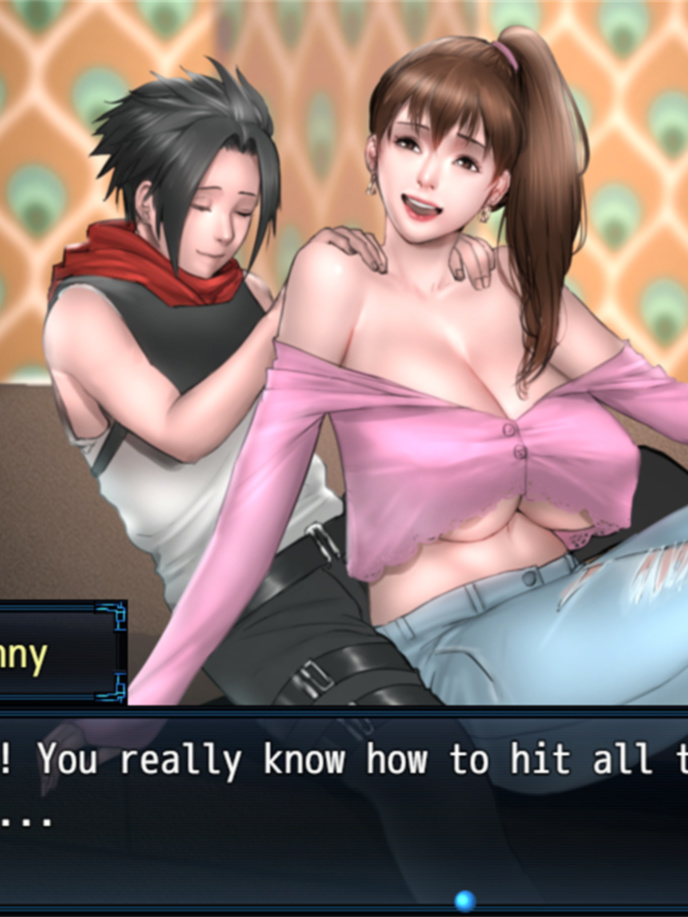Click the blue orb to continue dialogue
The width and height of the screenshot is (688, 917).
pyautogui.click(x=464, y=899)
